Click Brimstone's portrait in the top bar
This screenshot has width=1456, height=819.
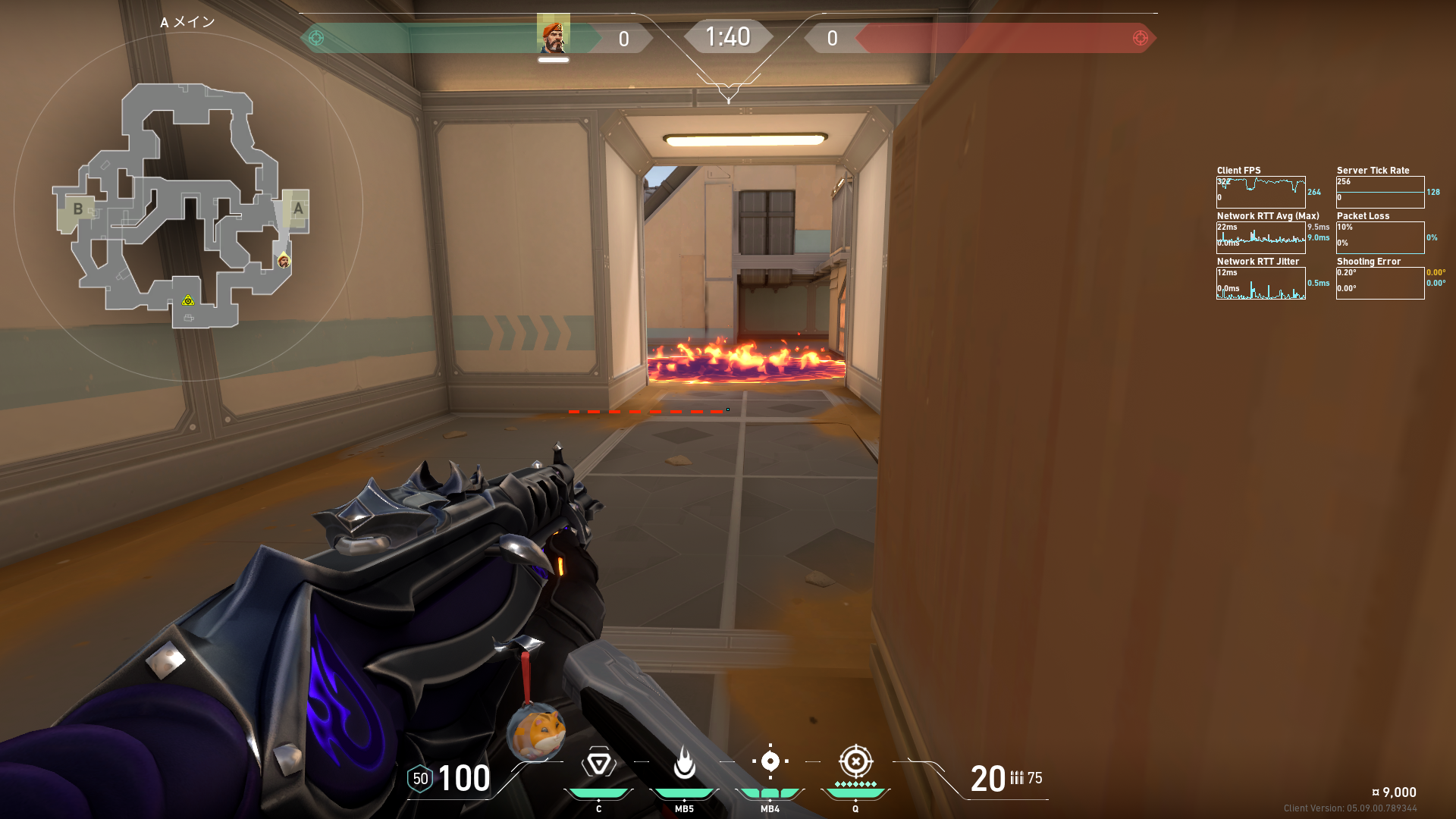(x=554, y=35)
